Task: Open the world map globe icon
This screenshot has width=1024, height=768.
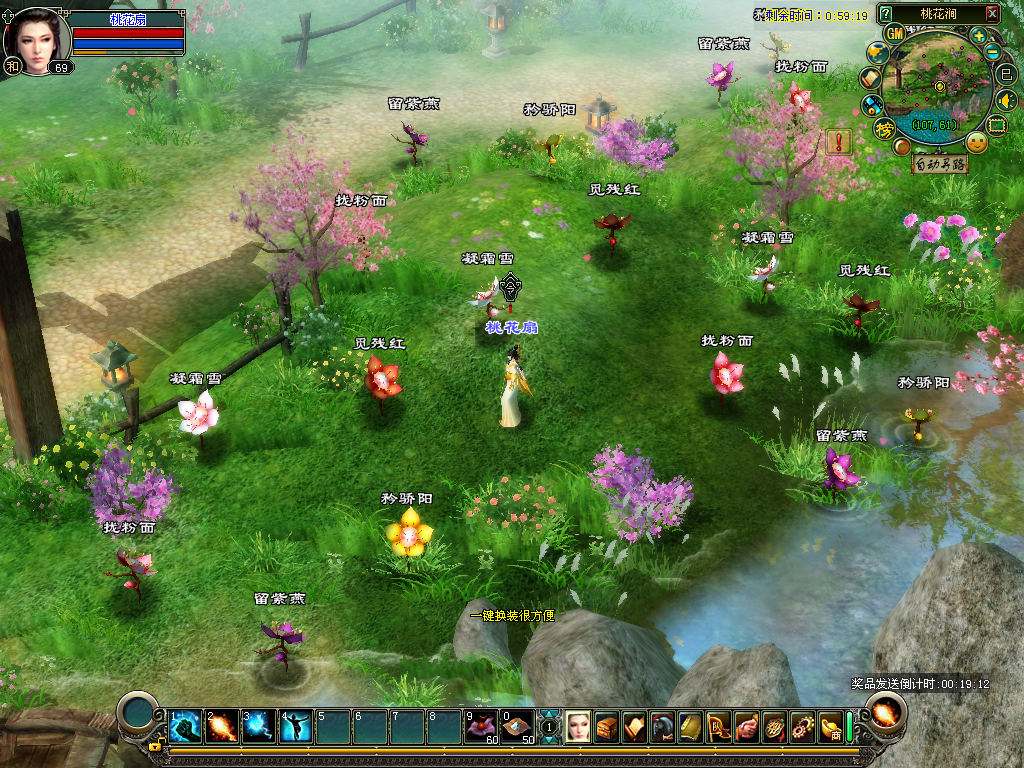Action: click(x=877, y=53)
